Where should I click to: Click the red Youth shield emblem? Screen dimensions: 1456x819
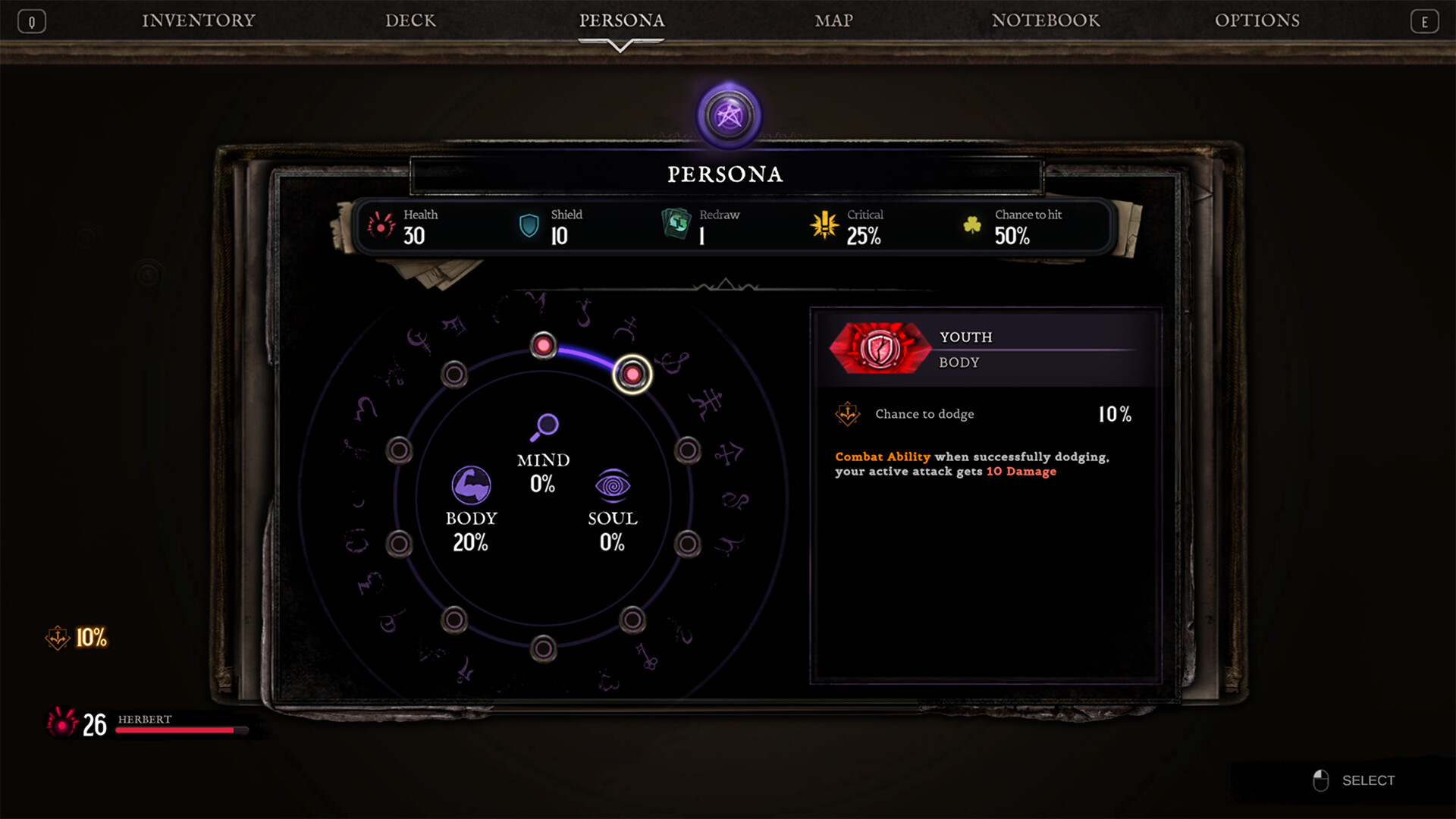pyautogui.click(x=880, y=347)
